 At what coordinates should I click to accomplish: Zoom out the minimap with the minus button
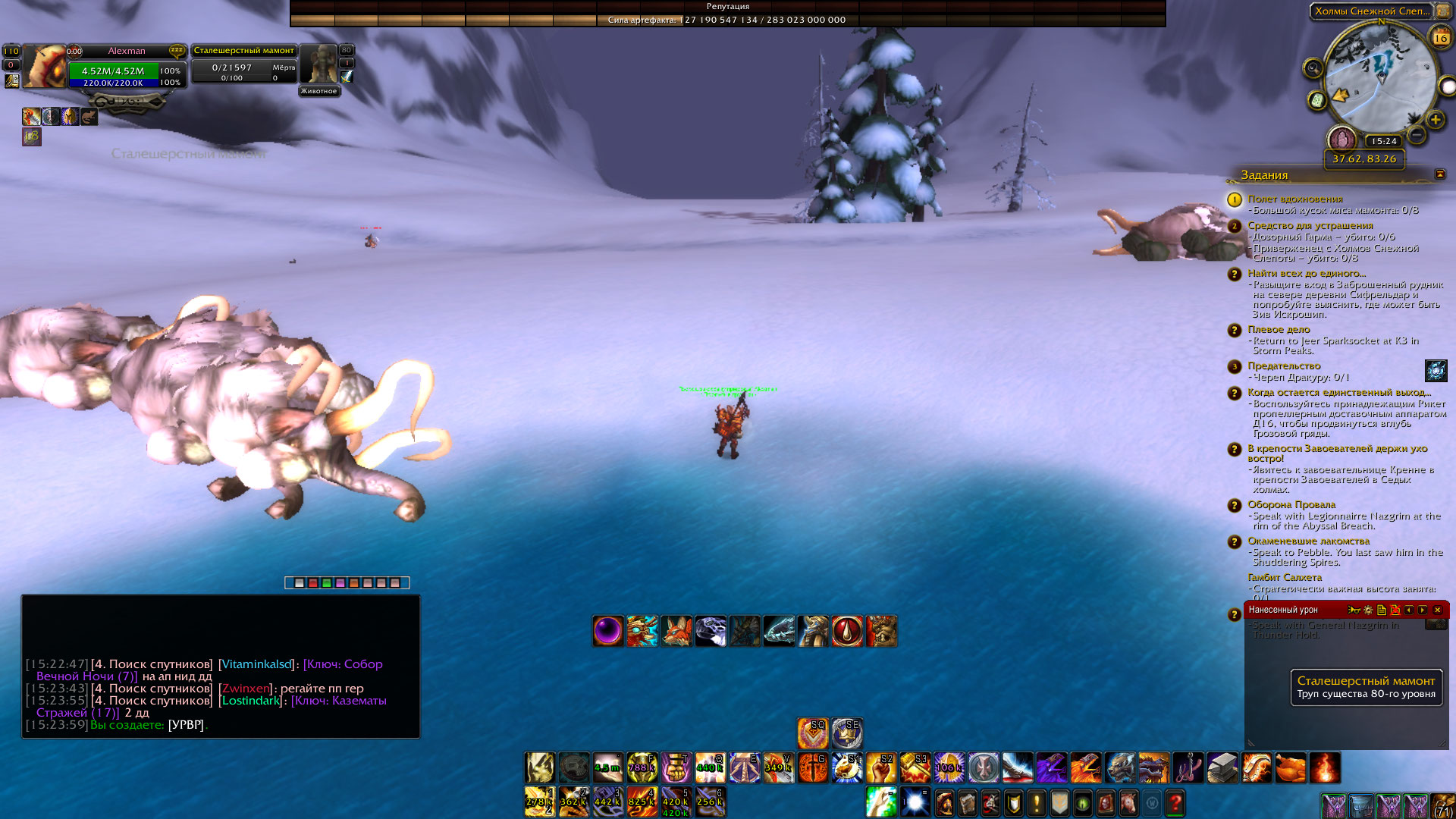point(1416,136)
